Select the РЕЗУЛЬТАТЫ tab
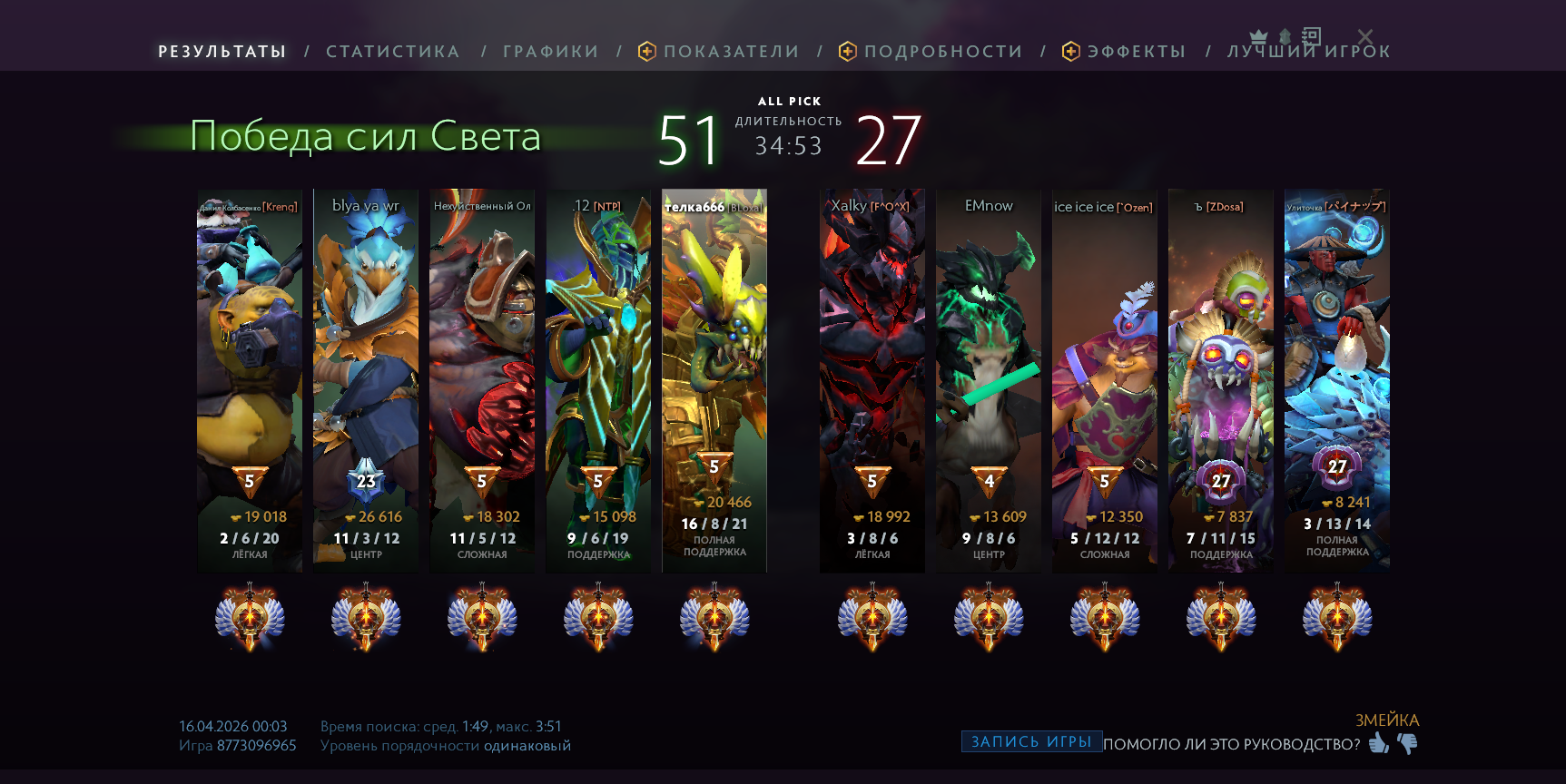Screen dimensions: 1566x784 coord(222,52)
